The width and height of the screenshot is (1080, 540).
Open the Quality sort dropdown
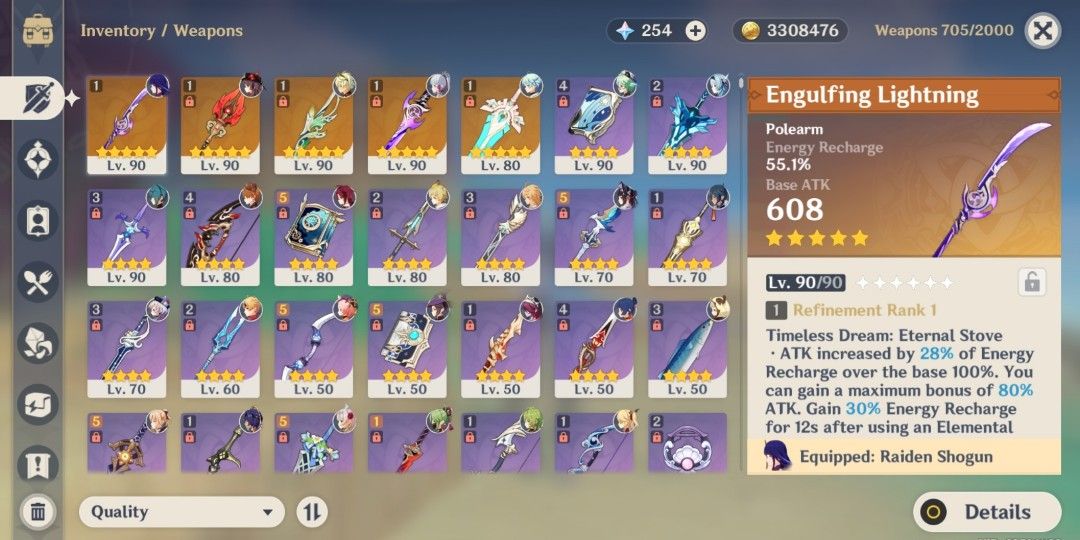pos(181,512)
